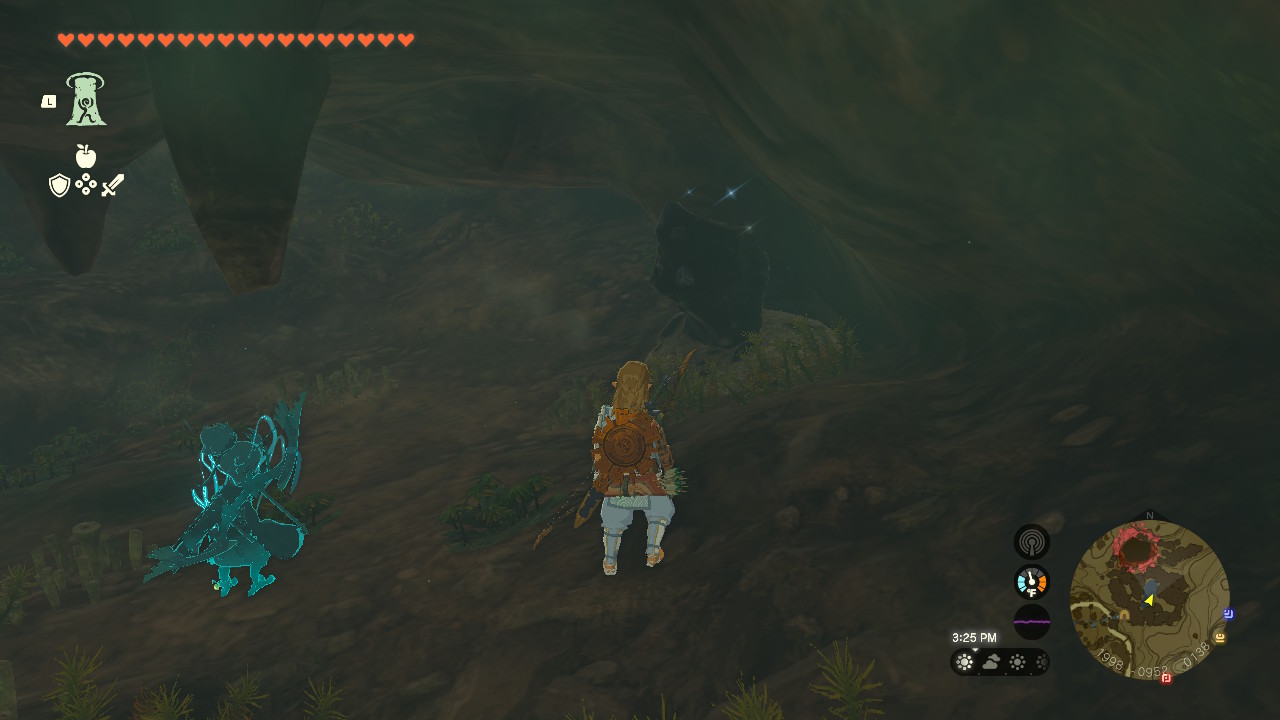Click the stealth noise detector icon
This screenshot has height=720, width=1280.
(x=1031, y=541)
